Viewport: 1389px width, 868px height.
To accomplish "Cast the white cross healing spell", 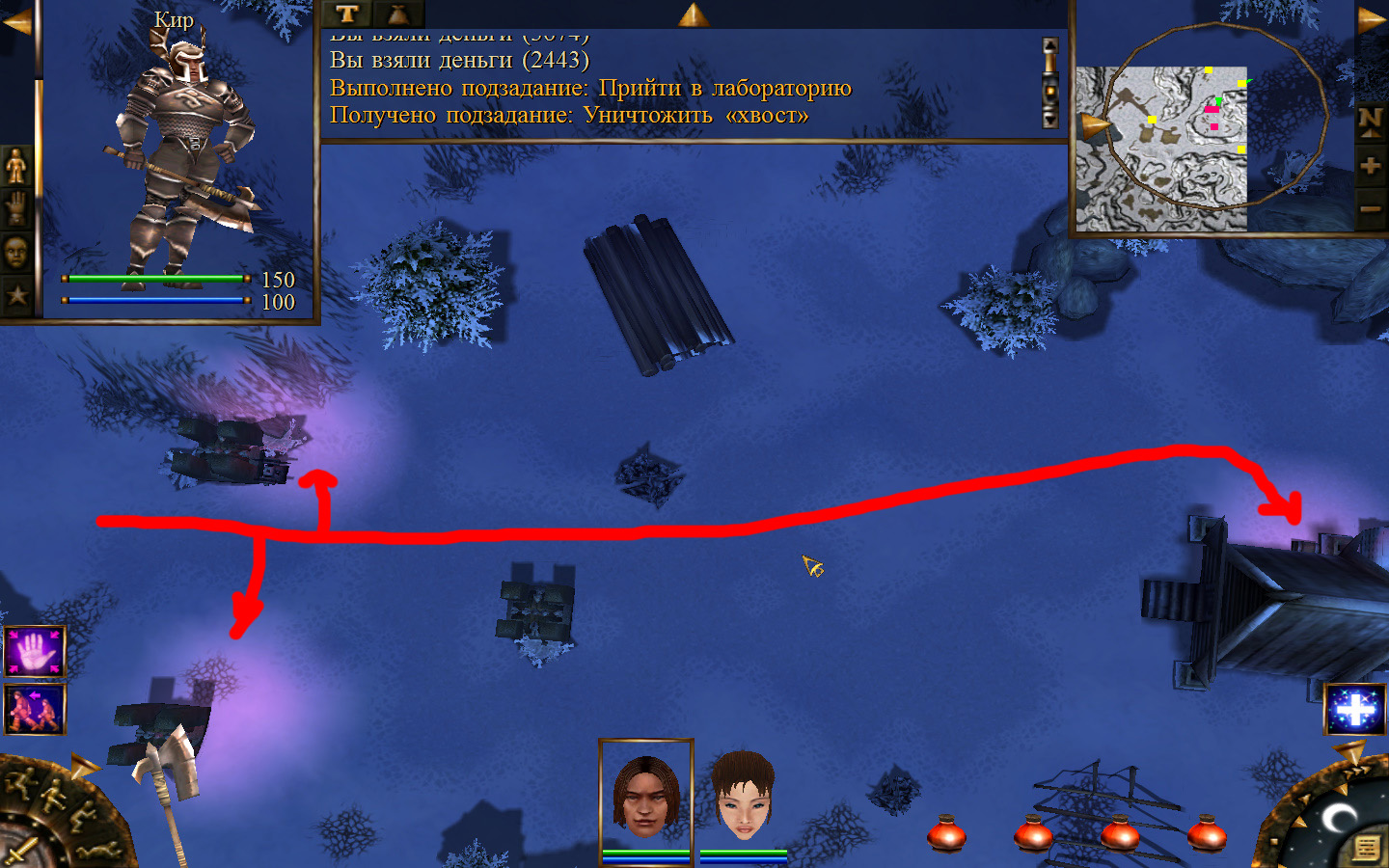I will 1355,710.
